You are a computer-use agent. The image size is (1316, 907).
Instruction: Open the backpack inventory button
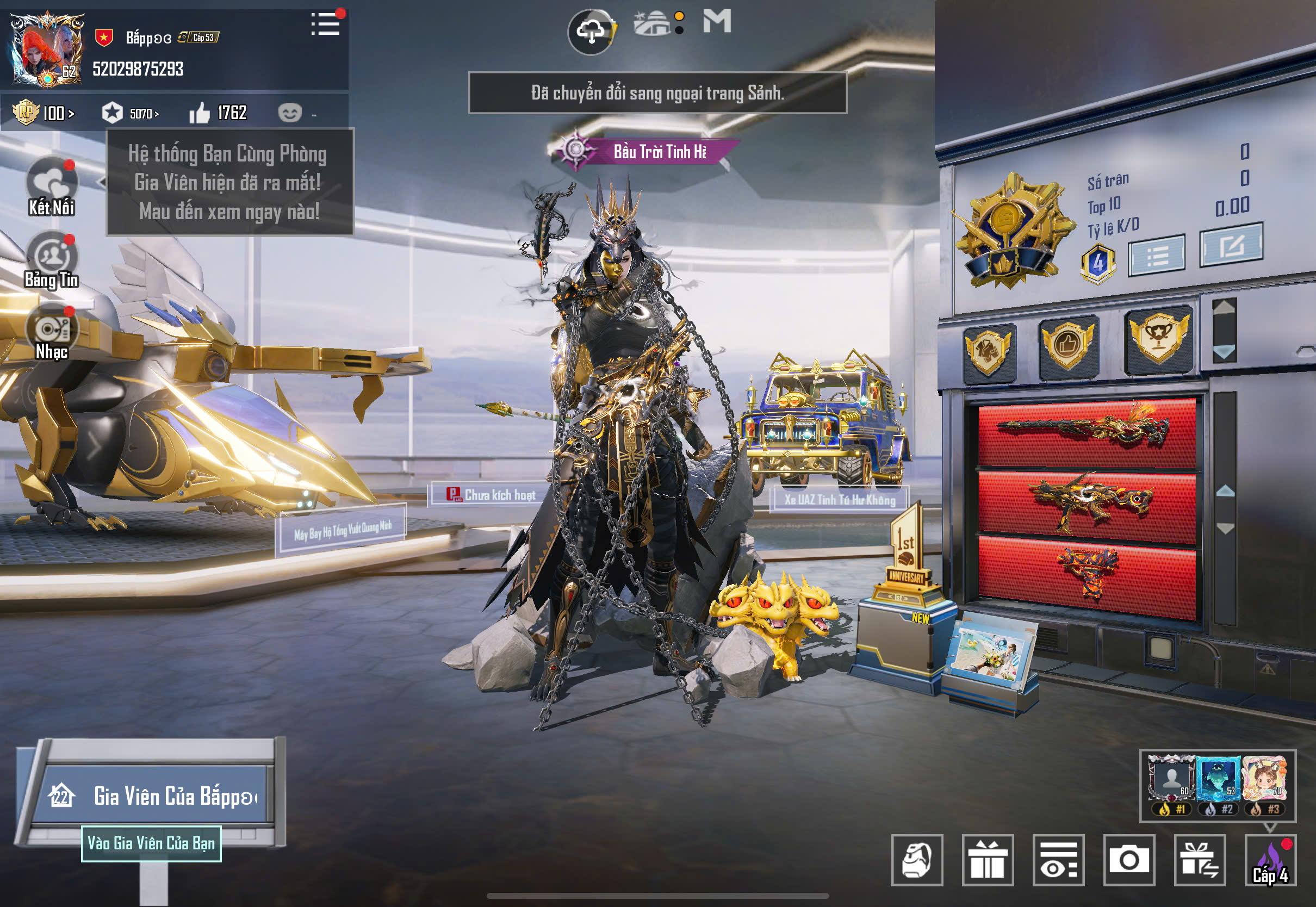pyautogui.click(x=917, y=860)
